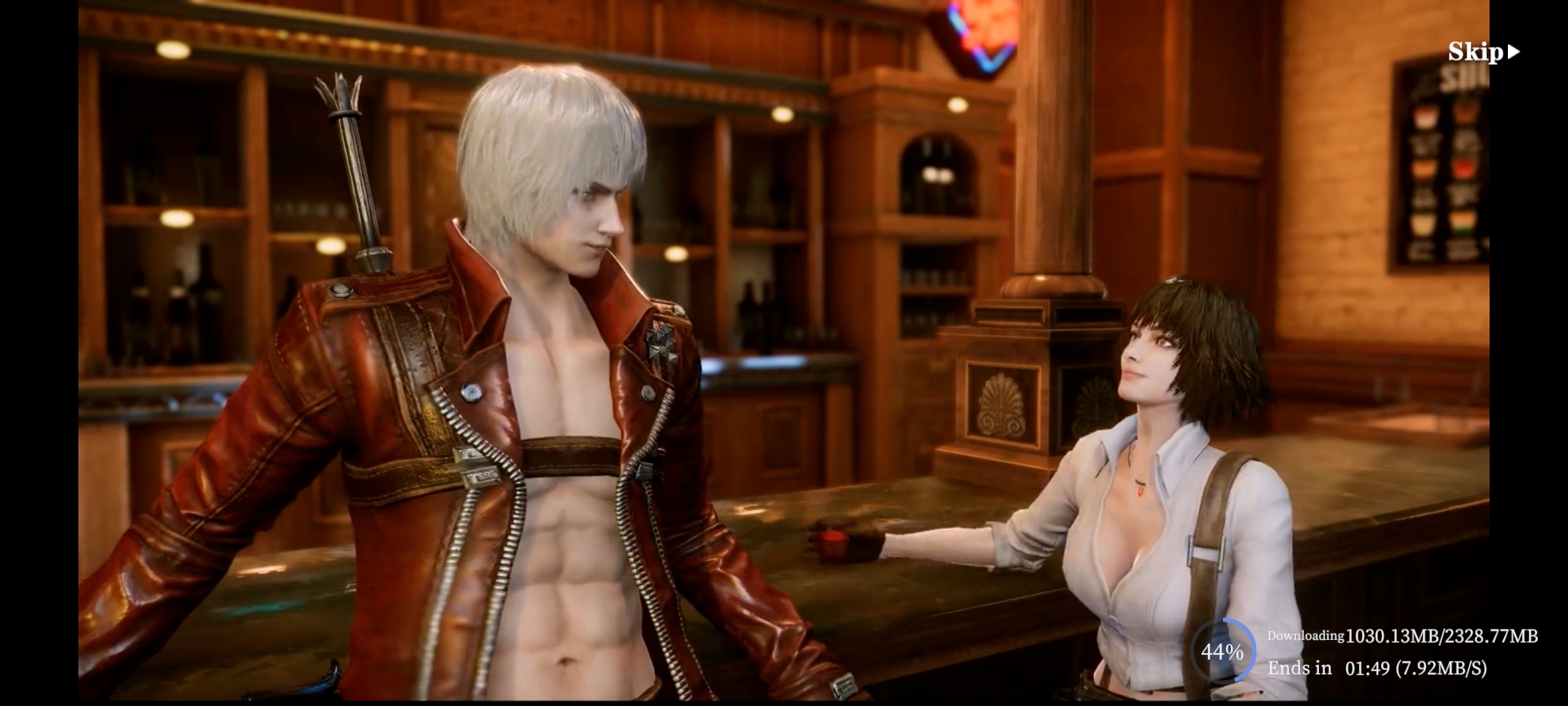Skip the cutscene video
Screen dimensions: 1568x706
point(1483,52)
